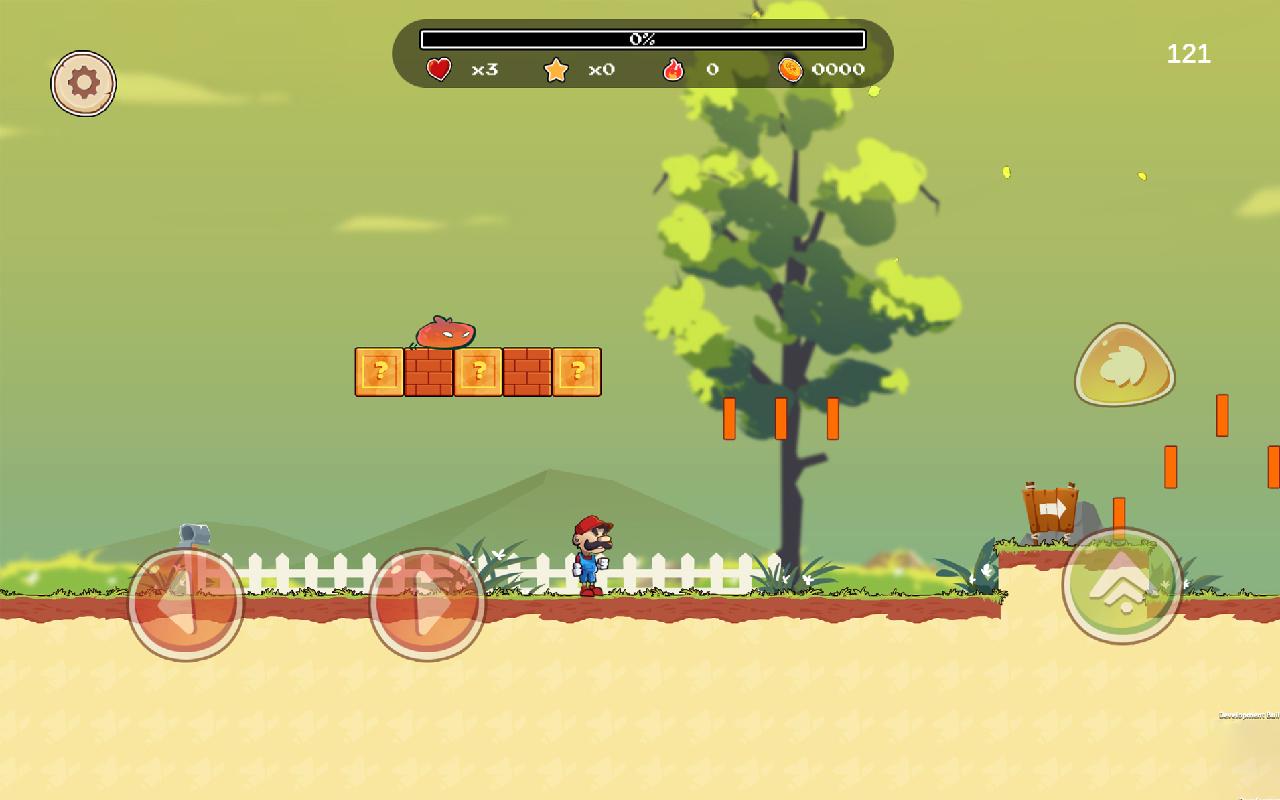Click the coin icon showing 0000
Viewport: 1280px width, 800px height.
click(x=793, y=68)
